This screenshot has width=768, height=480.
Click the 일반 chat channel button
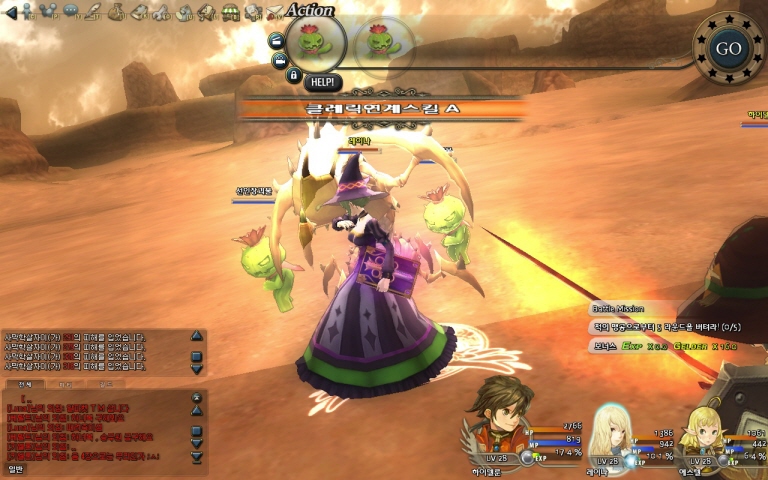tap(16, 467)
